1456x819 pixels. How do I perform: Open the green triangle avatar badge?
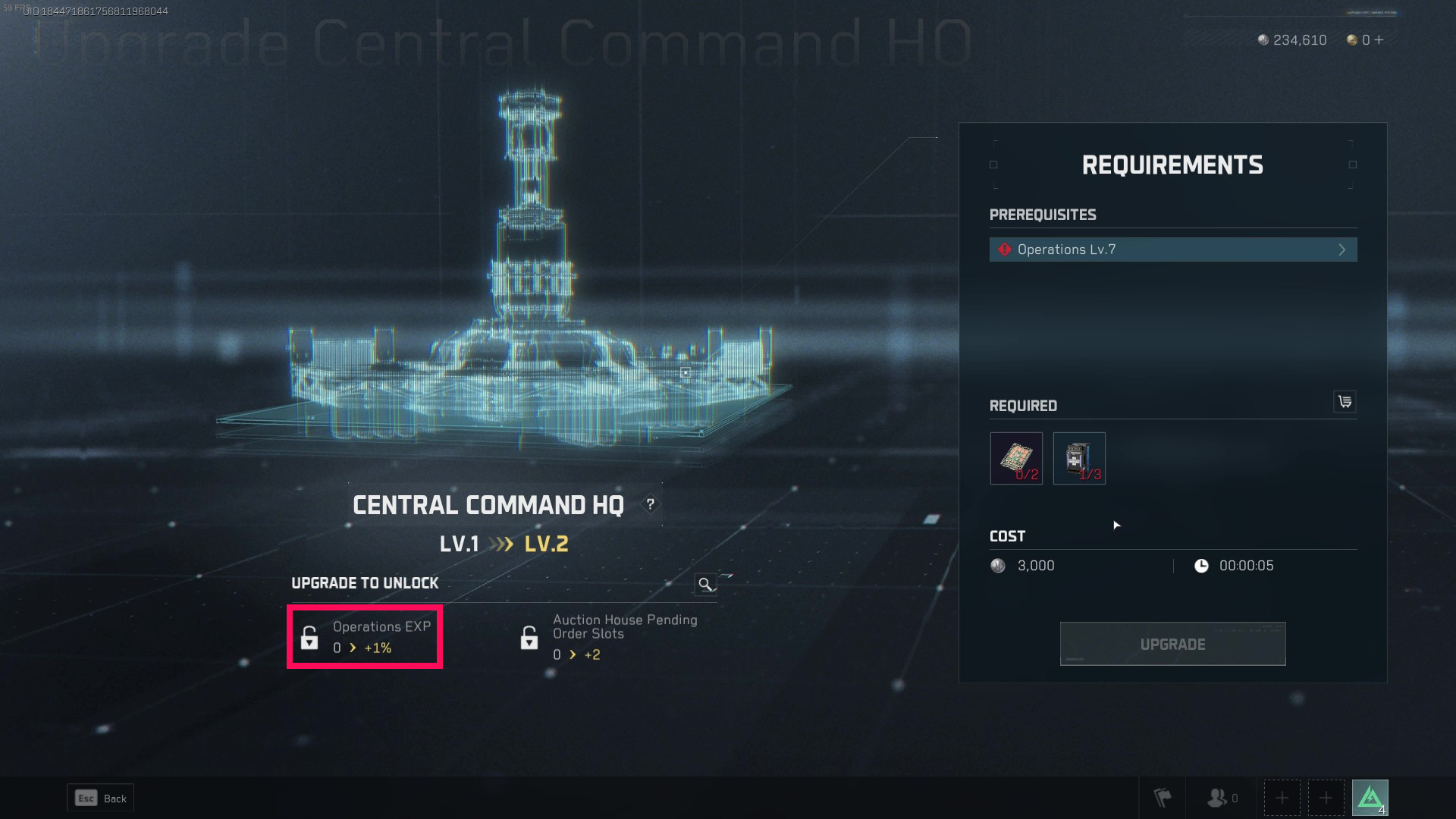(1370, 798)
